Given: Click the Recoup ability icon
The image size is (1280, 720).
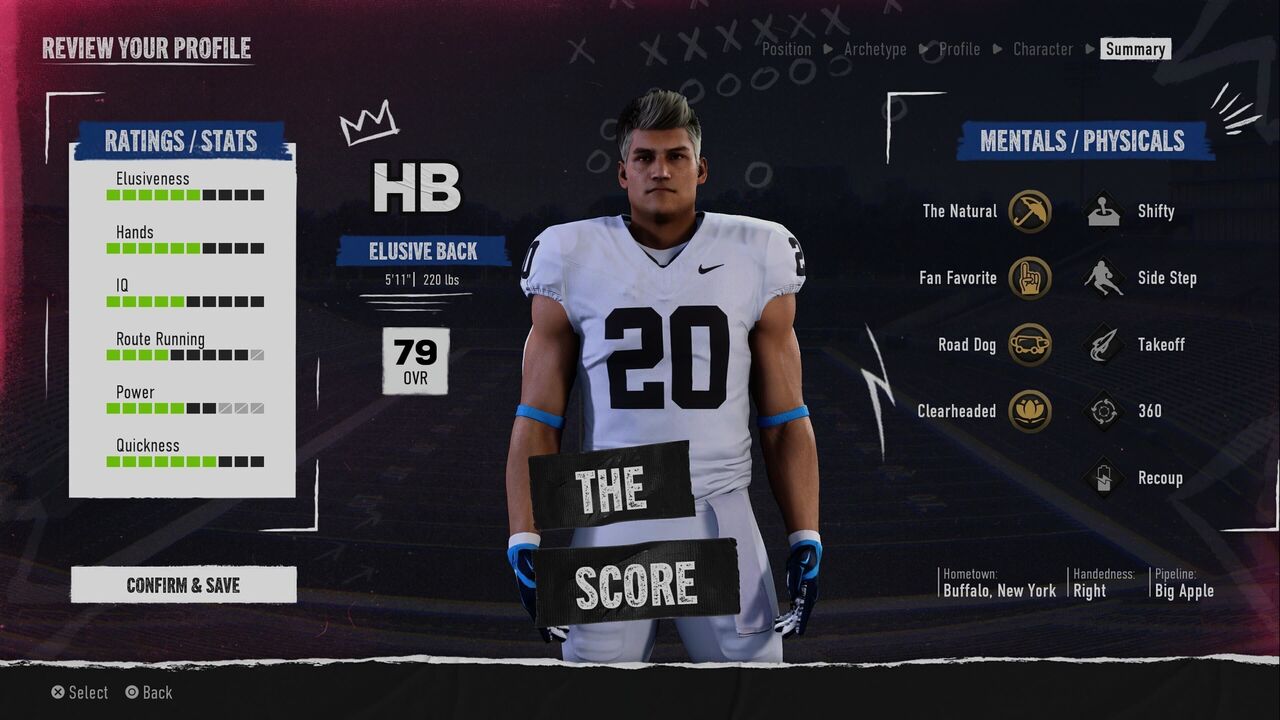Looking at the screenshot, I should coord(1104,478).
